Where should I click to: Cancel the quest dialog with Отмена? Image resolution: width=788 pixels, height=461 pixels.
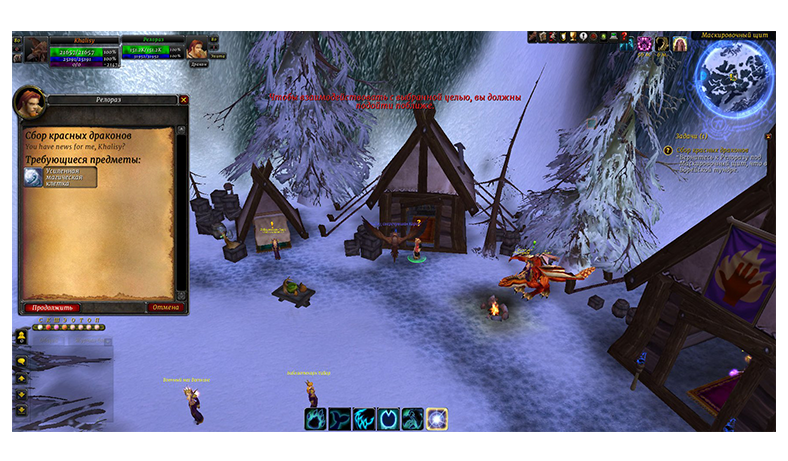tap(166, 308)
